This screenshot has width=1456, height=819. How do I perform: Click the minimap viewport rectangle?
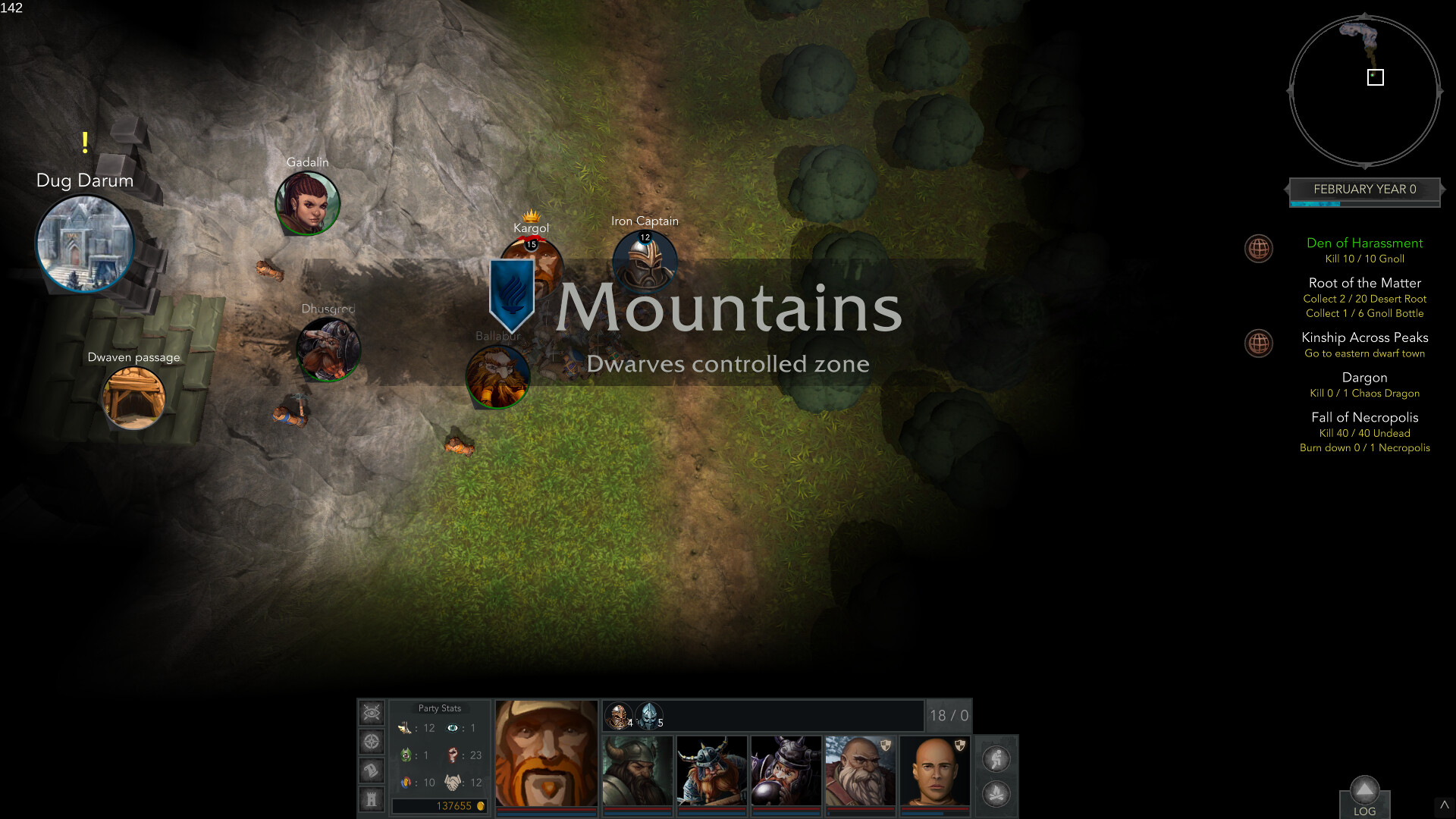1374,77
